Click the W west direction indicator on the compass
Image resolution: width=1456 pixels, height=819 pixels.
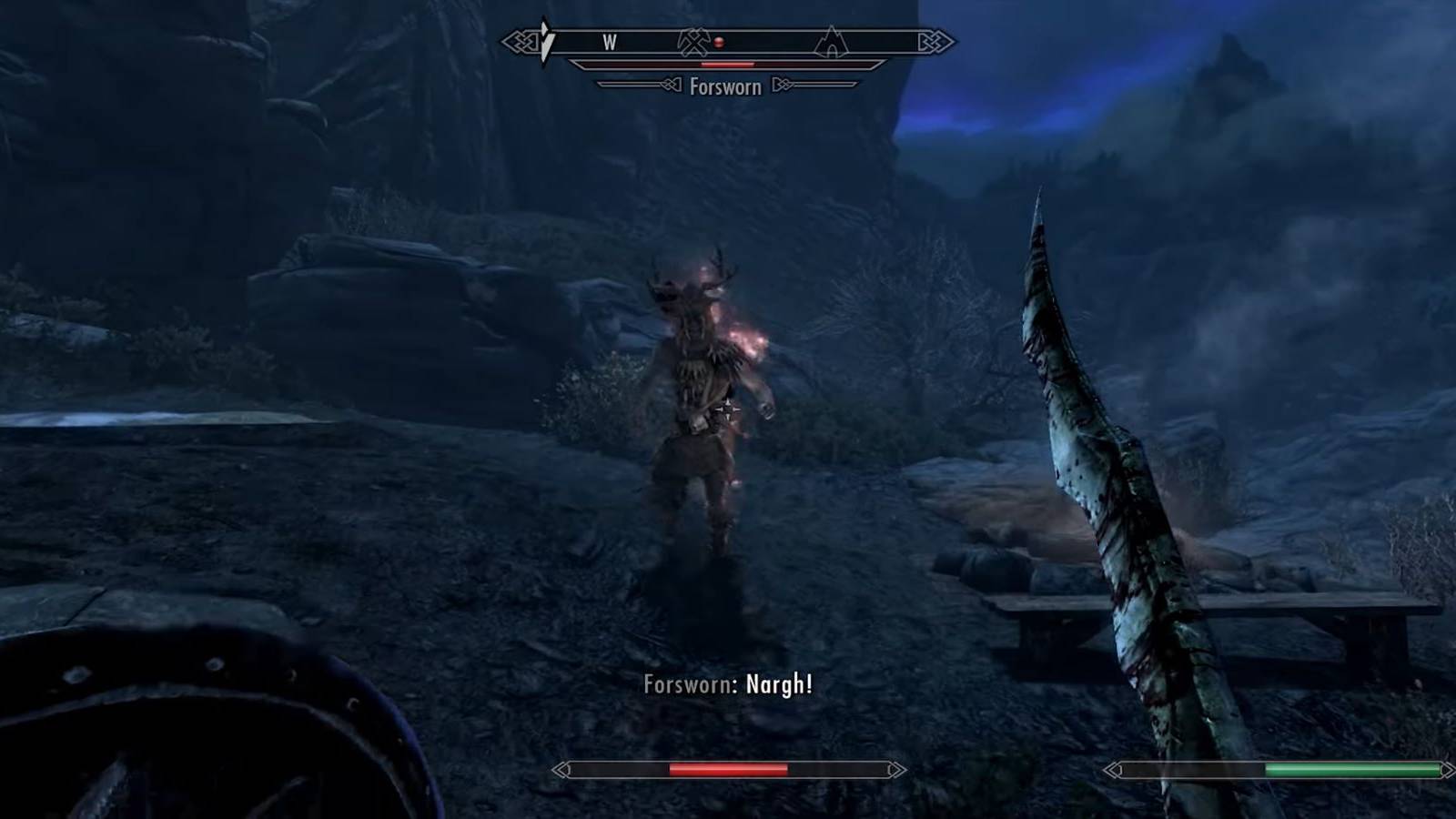(610, 42)
